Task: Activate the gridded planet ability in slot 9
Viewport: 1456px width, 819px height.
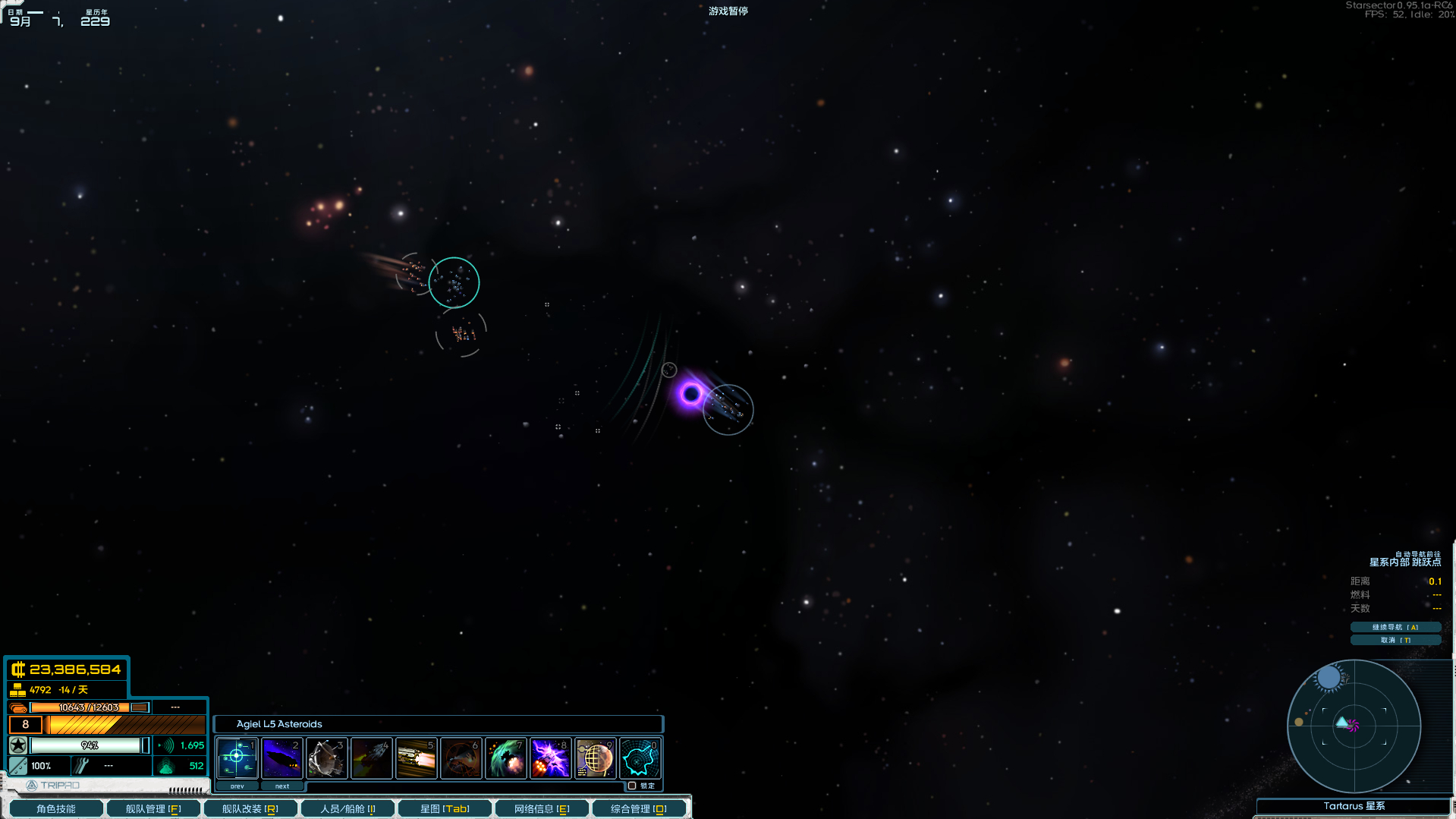Action: (x=595, y=758)
